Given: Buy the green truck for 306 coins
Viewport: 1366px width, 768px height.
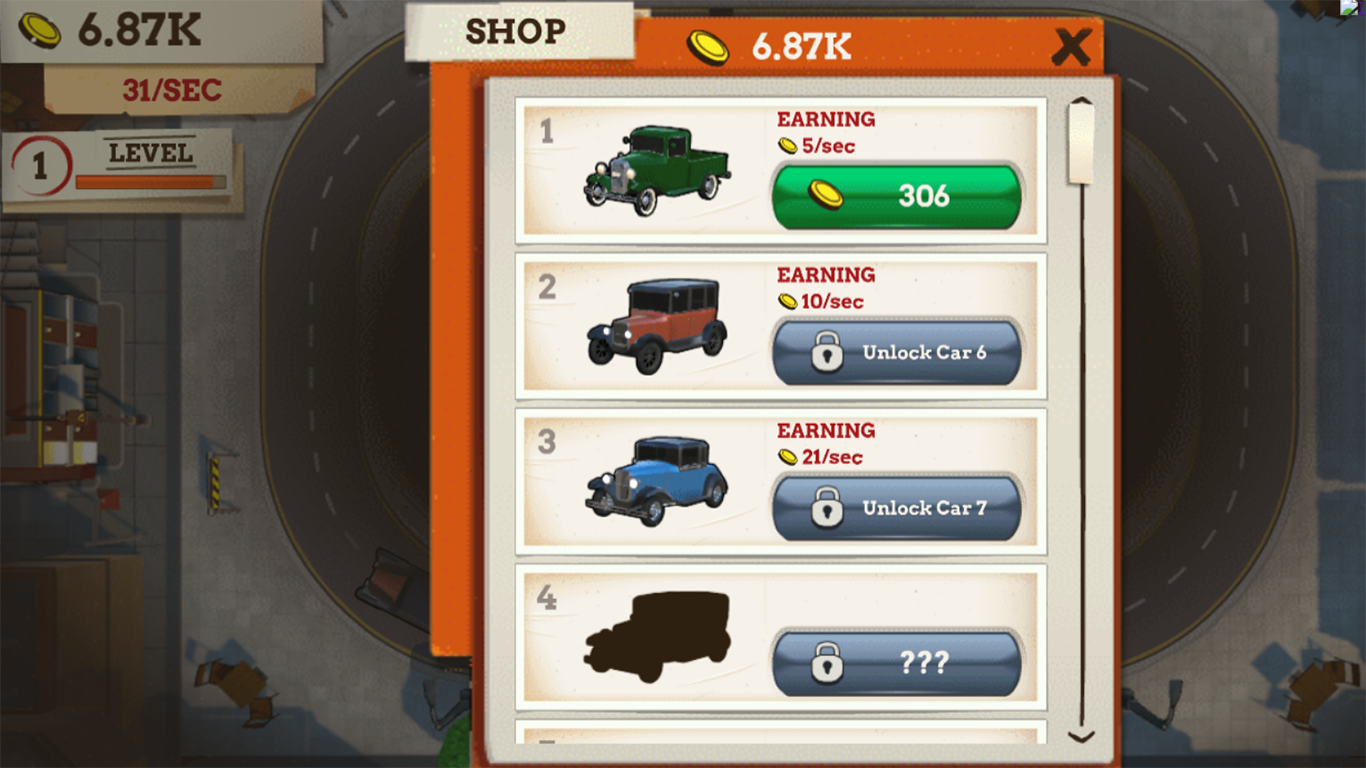Looking at the screenshot, I should pyautogui.click(x=895, y=196).
